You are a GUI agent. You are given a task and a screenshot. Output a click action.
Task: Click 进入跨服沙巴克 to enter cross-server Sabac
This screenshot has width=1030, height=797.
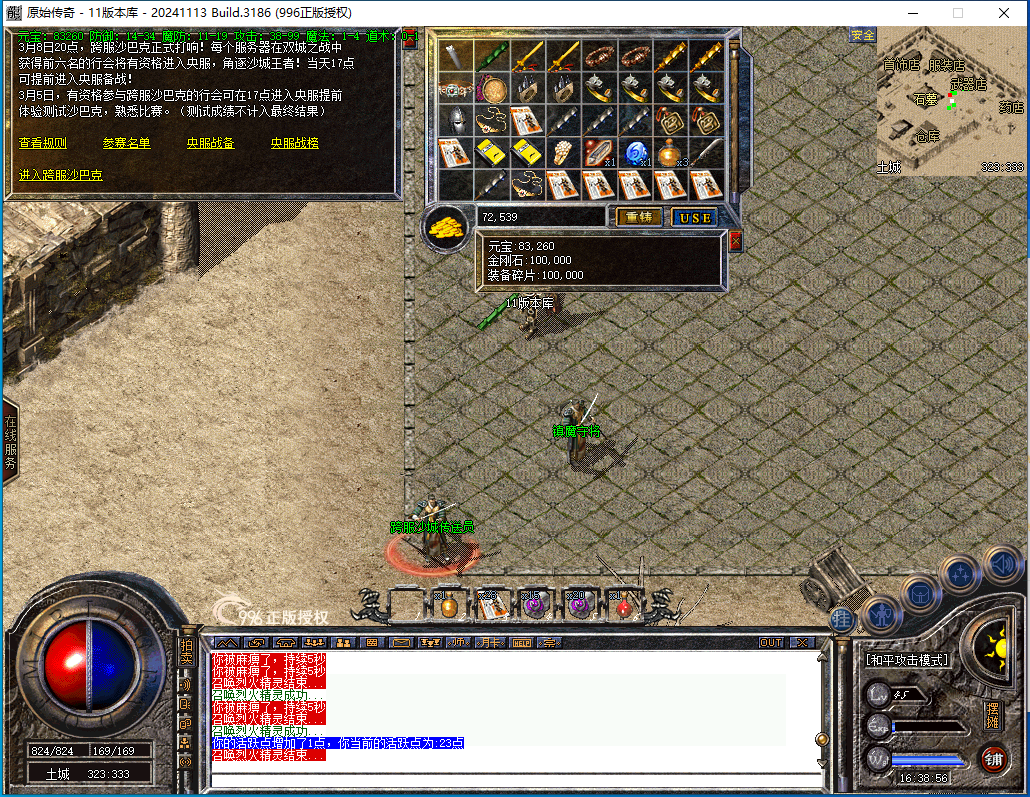pos(61,175)
